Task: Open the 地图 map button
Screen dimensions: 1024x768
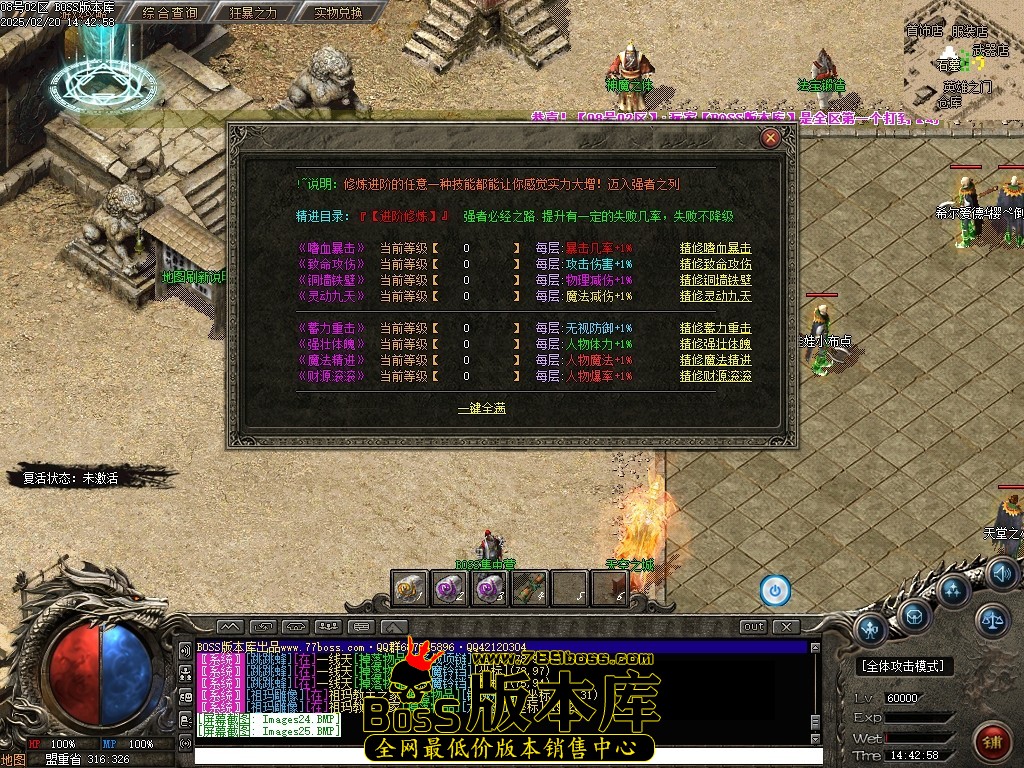Action: [13, 759]
